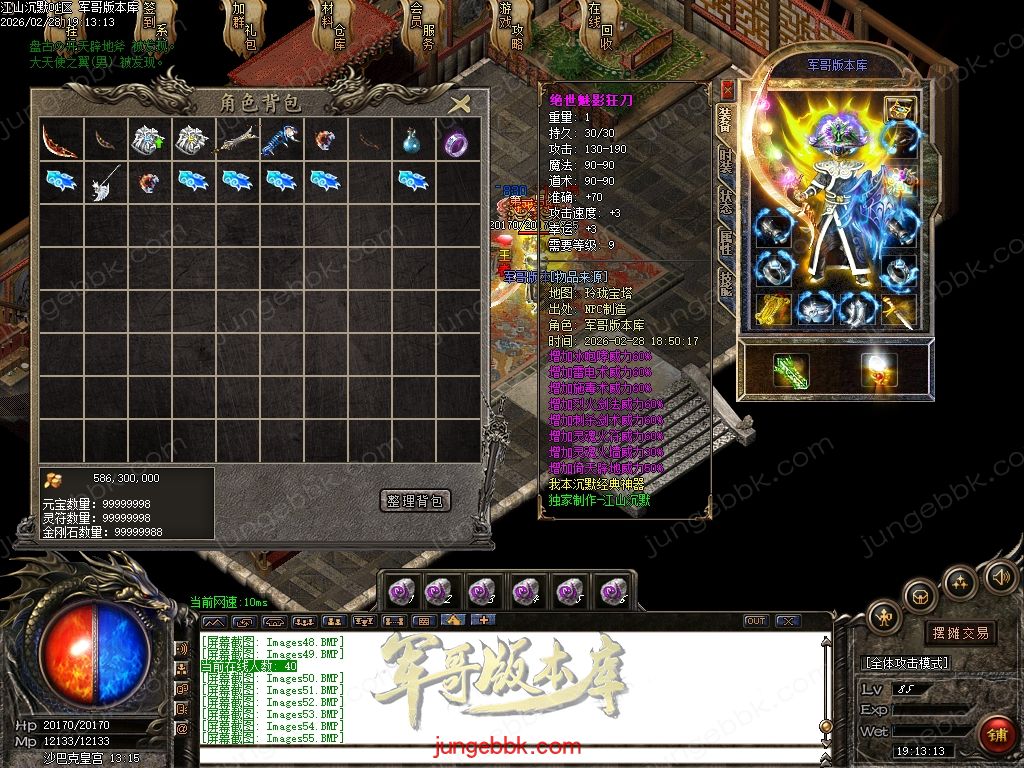The width and height of the screenshot is (1024, 768).
Task: Use the first purple scroll hotbar slot
Action: tap(401, 592)
